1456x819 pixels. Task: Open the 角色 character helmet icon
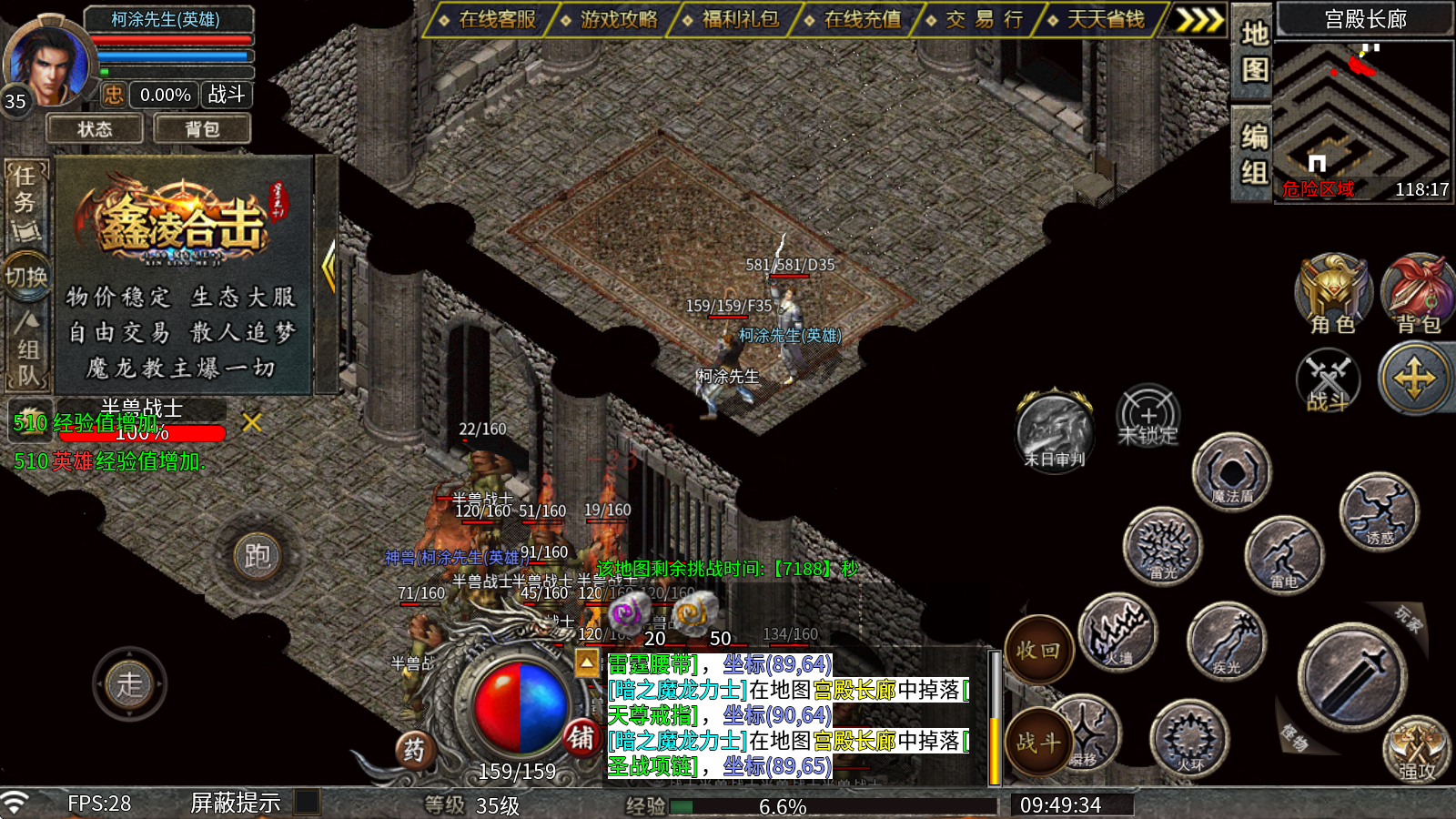[x=1332, y=293]
